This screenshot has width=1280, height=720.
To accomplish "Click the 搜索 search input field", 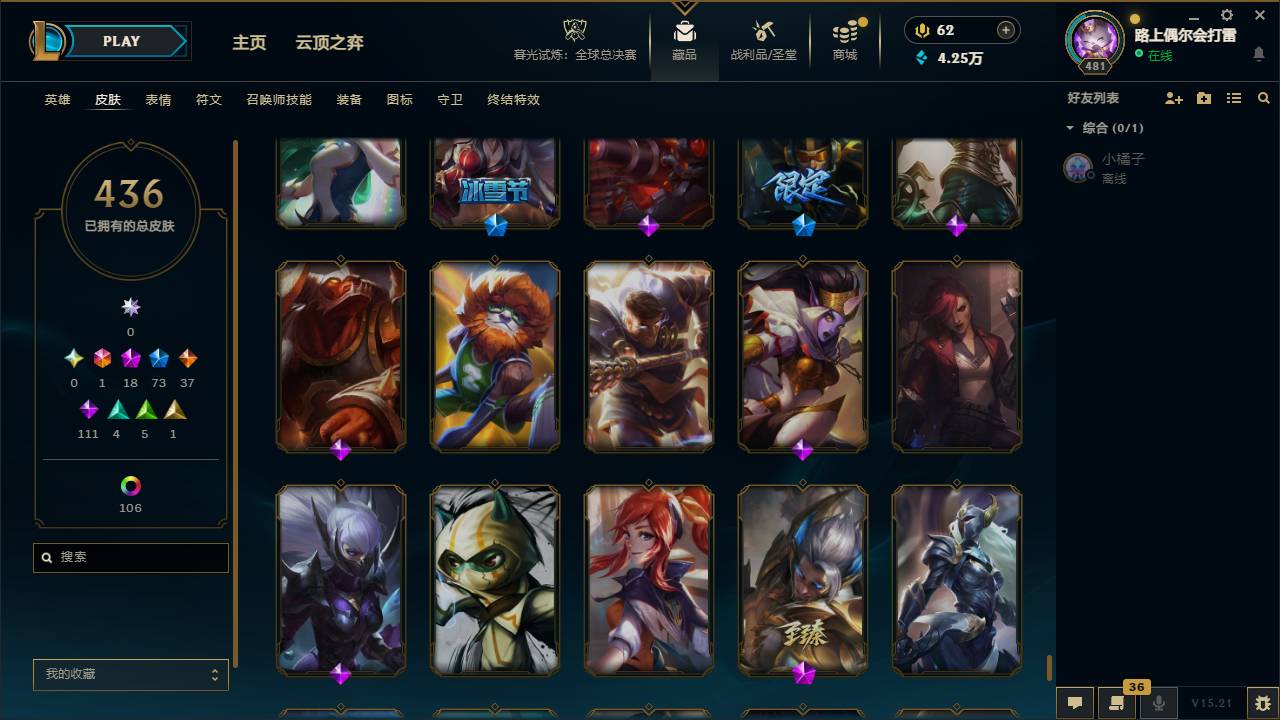I will point(130,557).
